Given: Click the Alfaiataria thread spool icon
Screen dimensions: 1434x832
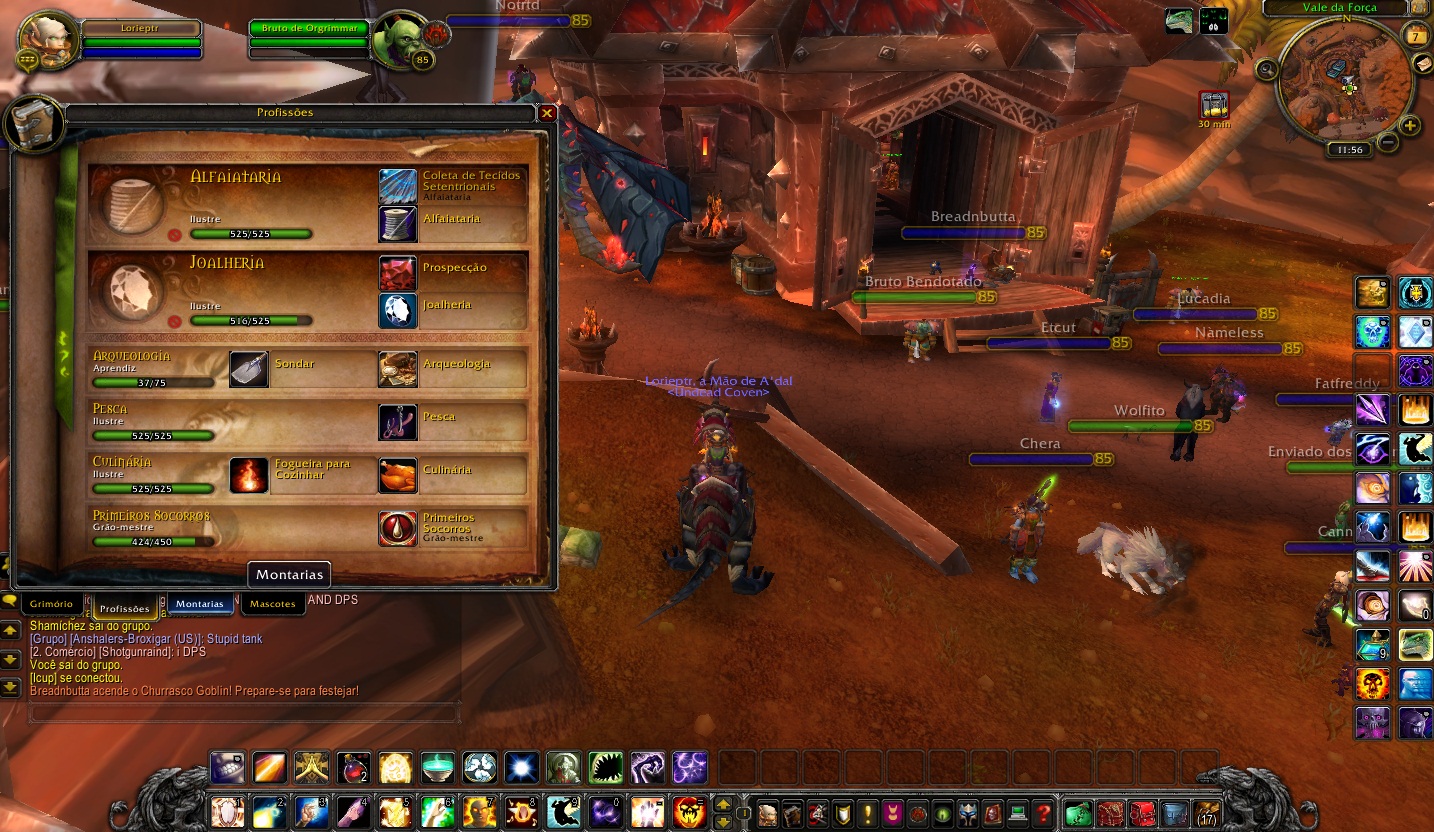Looking at the screenshot, I should pyautogui.click(x=396, y=224).
